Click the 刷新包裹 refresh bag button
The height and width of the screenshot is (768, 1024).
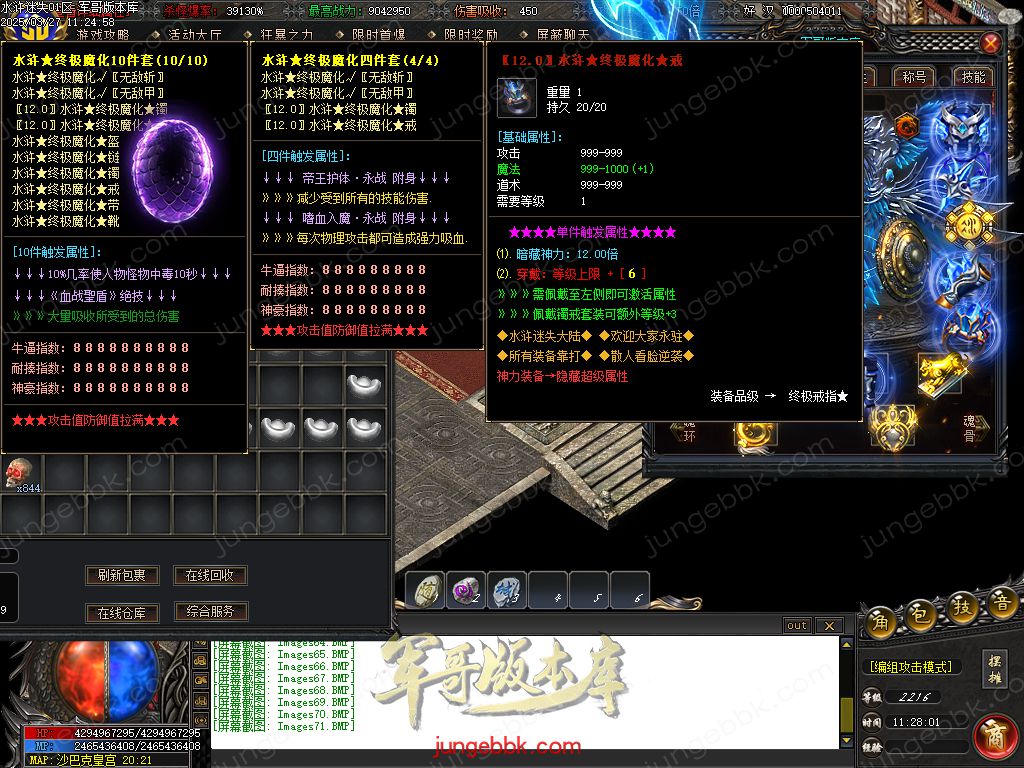click(x=122, y=575)
